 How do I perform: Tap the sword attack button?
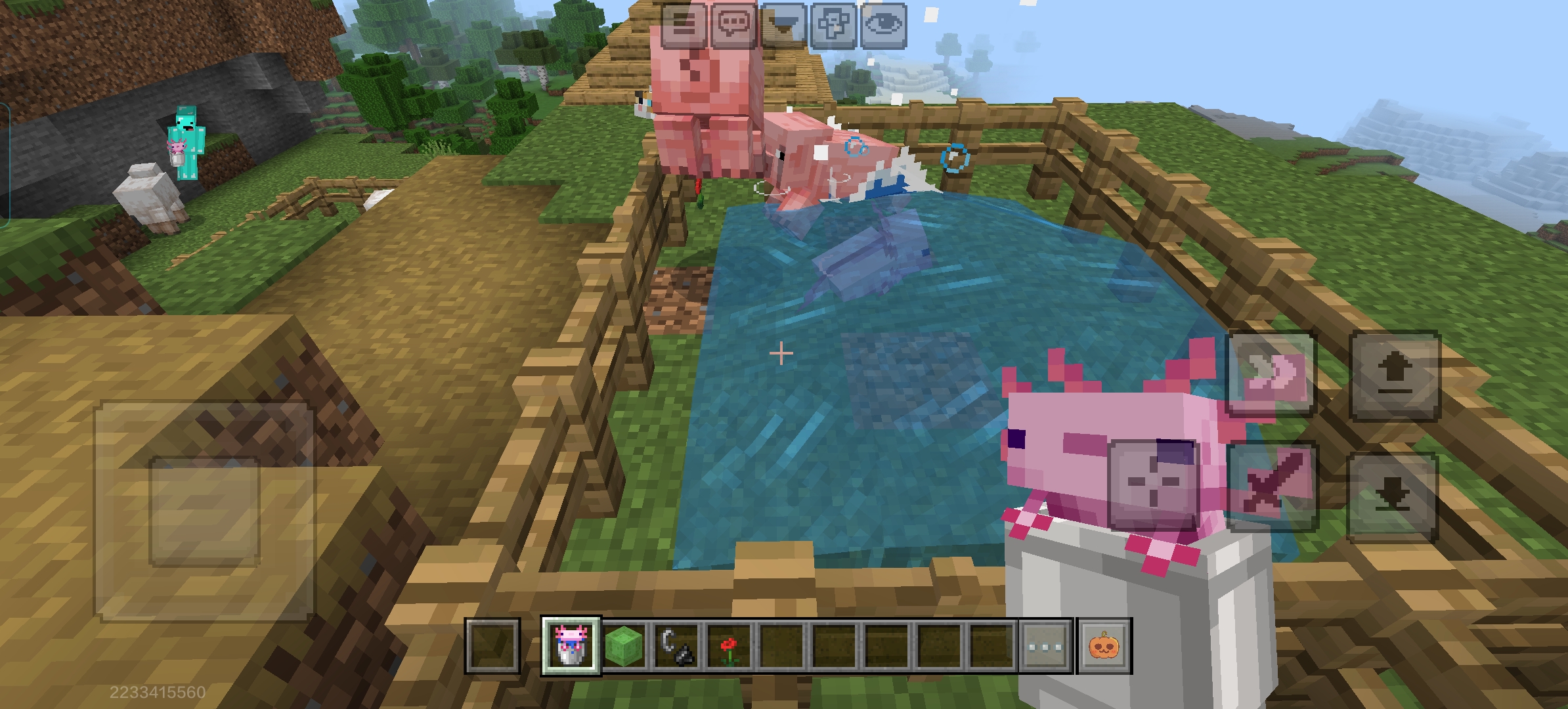pyautogui.click(x=1271, y=486)
